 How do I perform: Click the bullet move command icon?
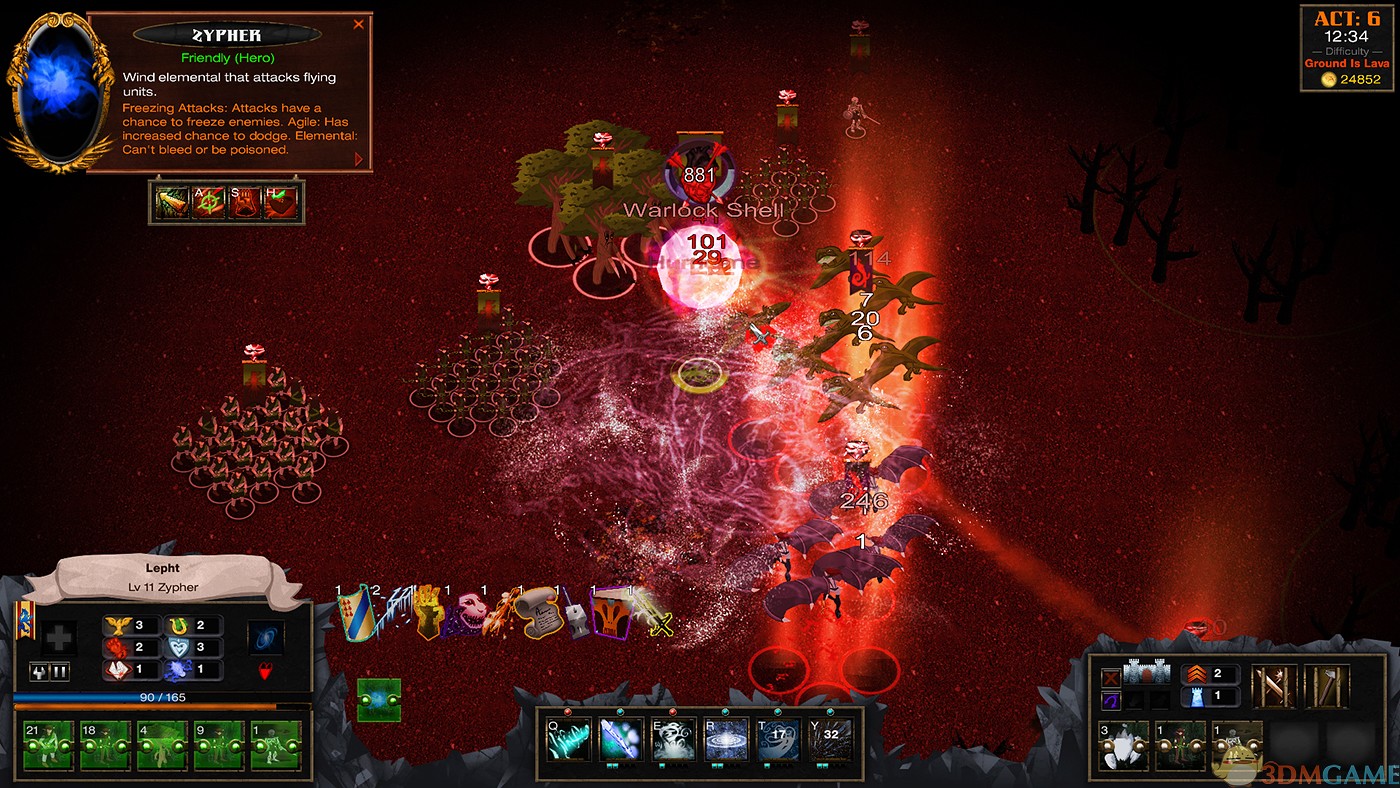171,203
